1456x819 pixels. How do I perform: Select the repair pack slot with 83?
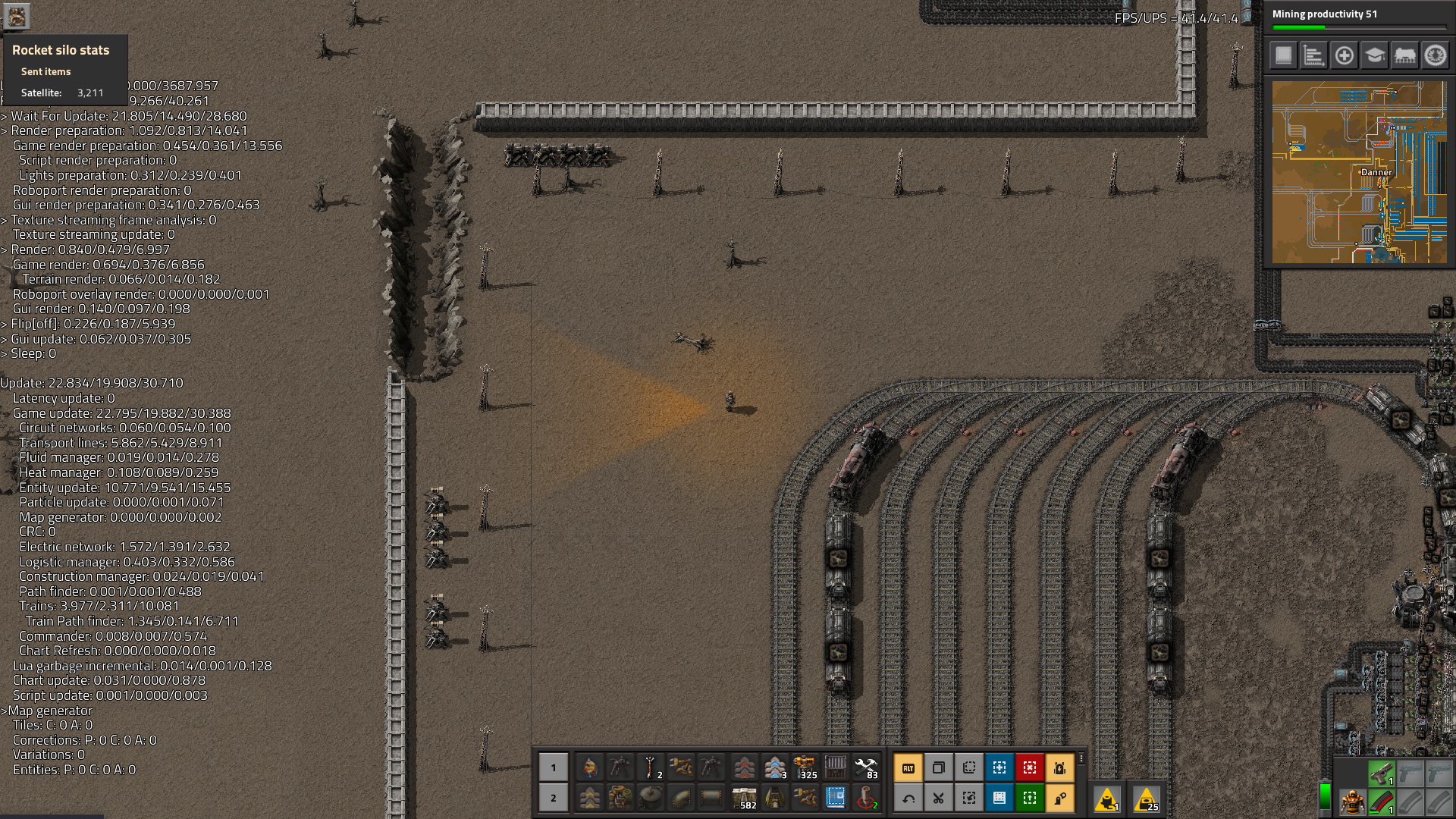[866, 768]
